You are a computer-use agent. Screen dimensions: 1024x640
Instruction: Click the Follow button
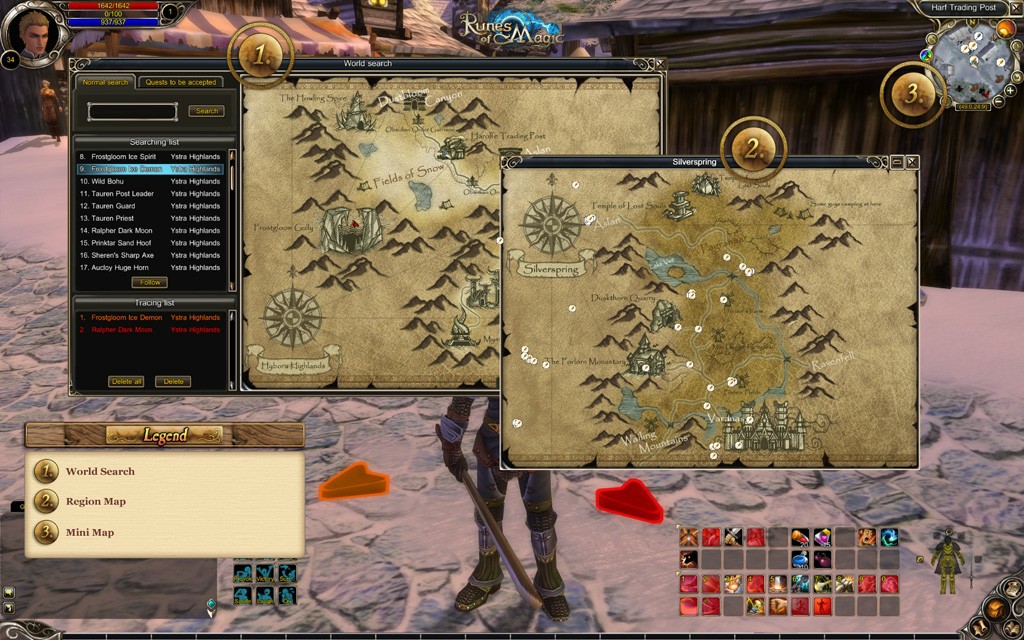(x=149, y=282)
